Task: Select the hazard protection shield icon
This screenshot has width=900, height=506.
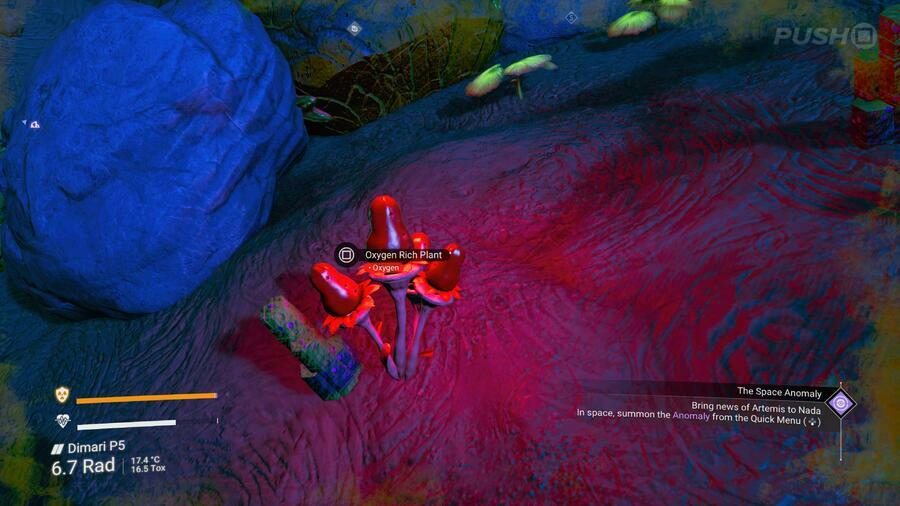Action: [x=61, y=395]
